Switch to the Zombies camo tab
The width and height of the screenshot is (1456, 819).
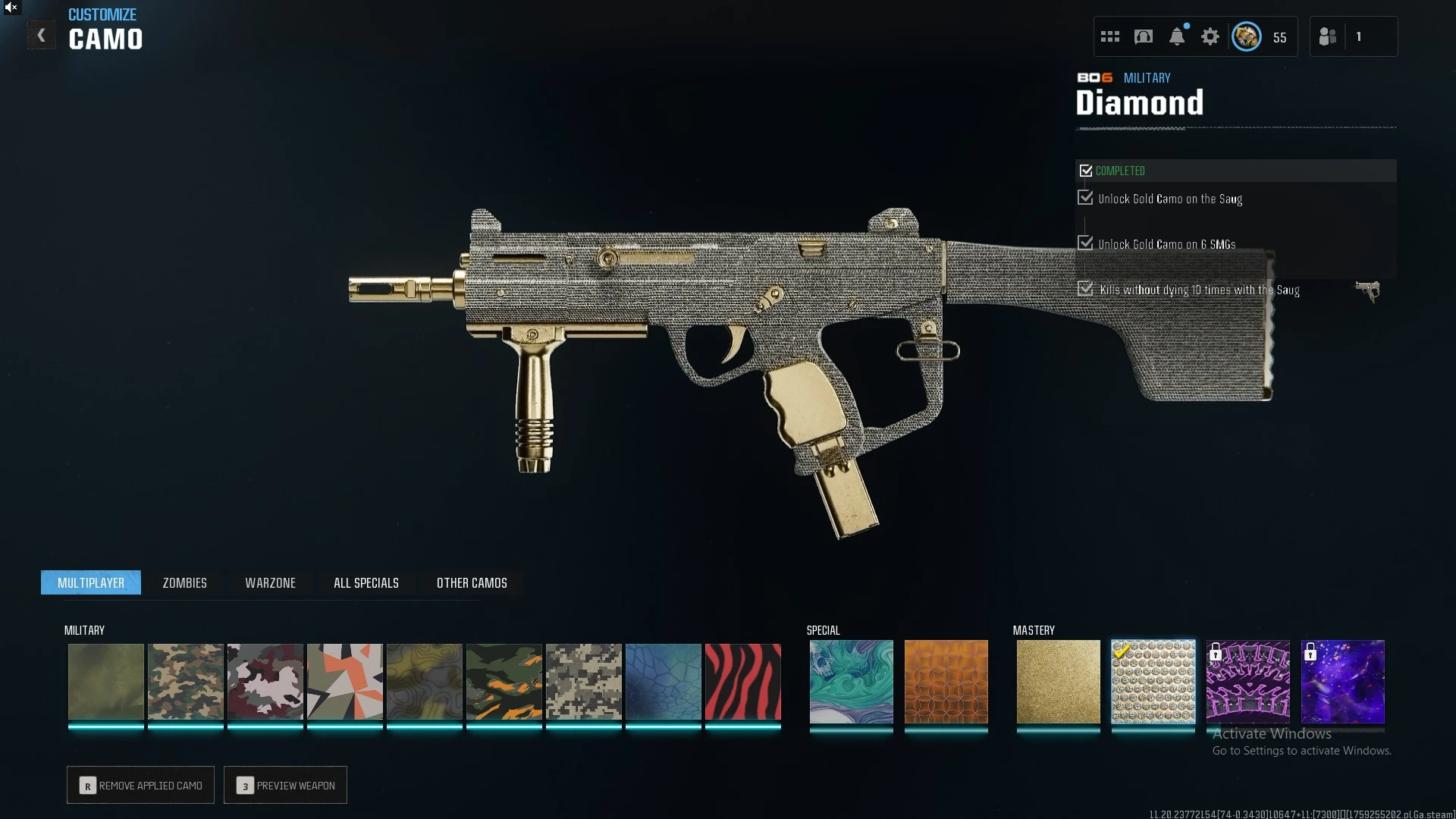[184, 582]
